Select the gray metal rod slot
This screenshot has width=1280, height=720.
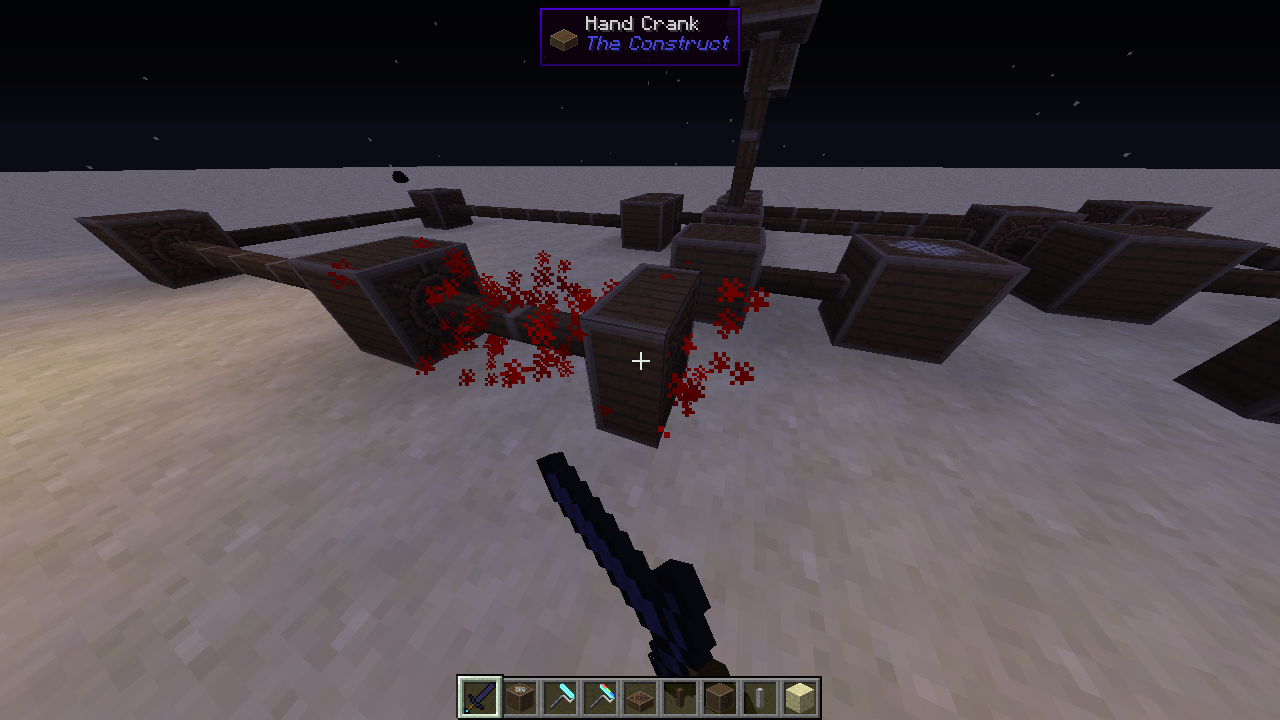760,697
